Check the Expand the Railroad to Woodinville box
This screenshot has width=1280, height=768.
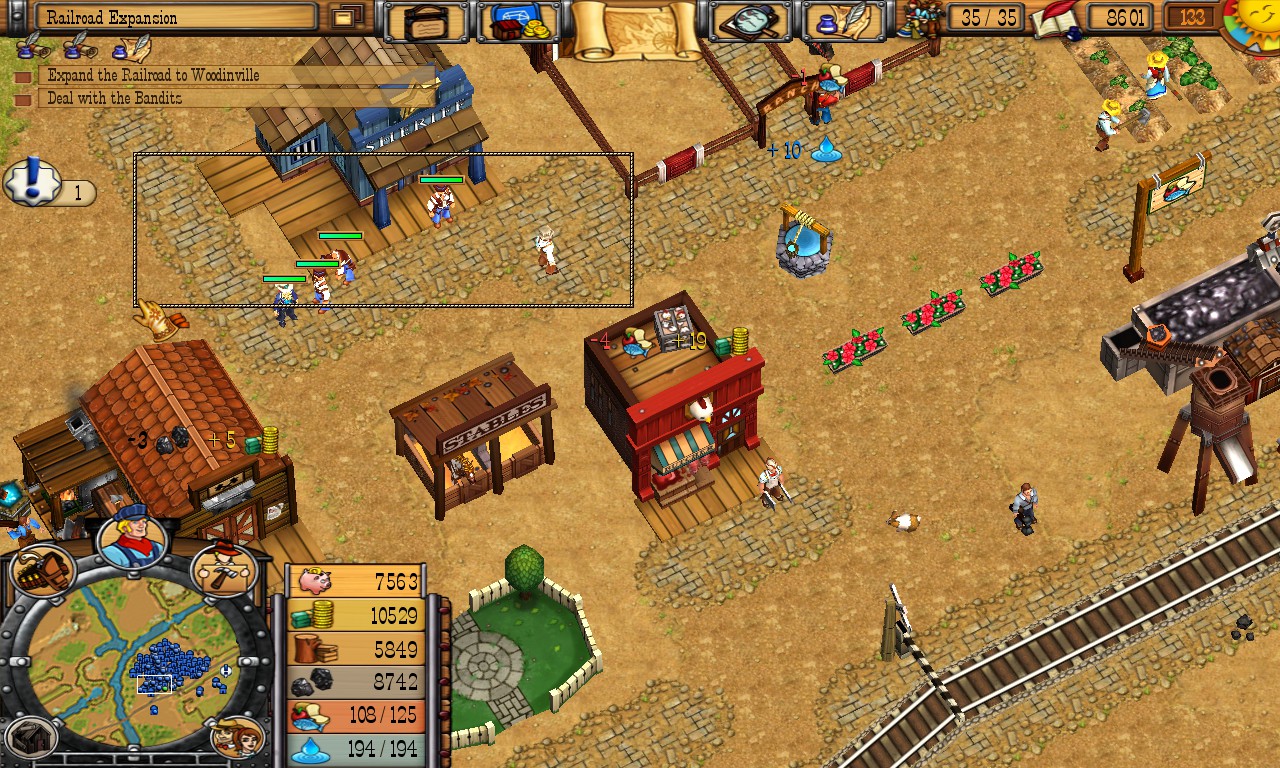[x=25, y=75]
